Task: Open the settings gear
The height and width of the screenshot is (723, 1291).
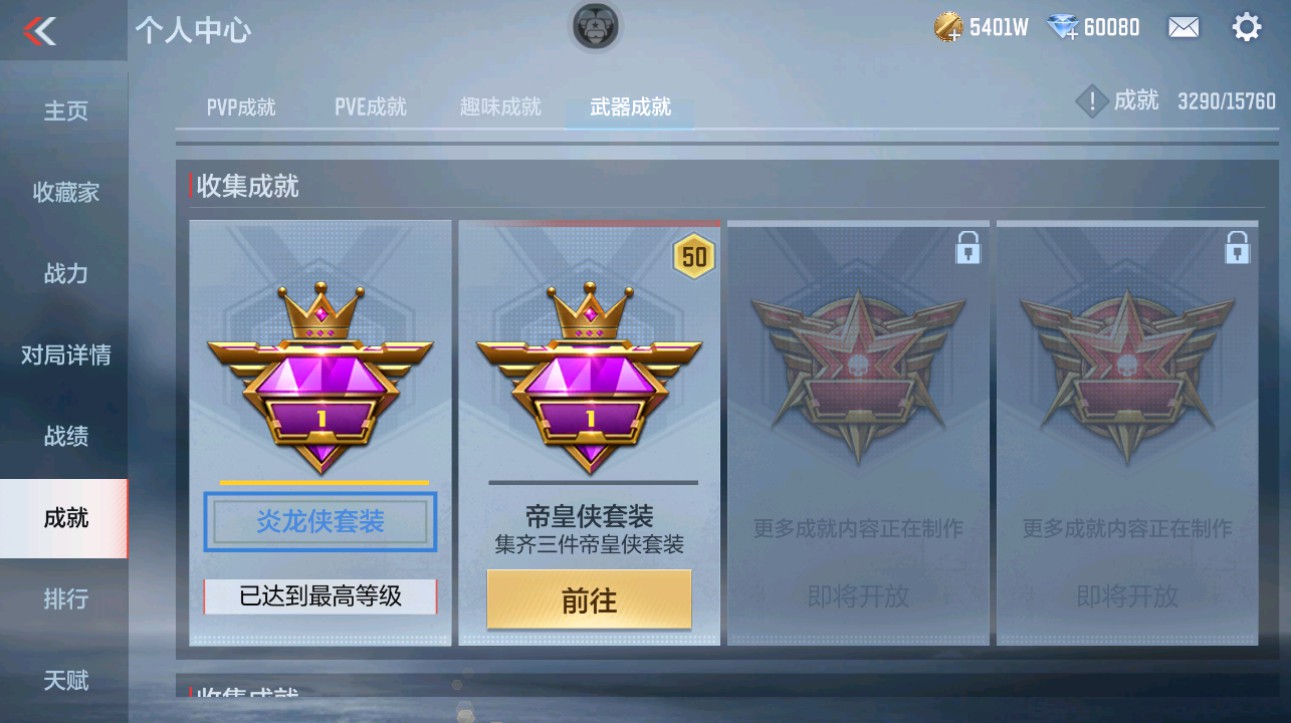Action: (x=1247, y=26)
